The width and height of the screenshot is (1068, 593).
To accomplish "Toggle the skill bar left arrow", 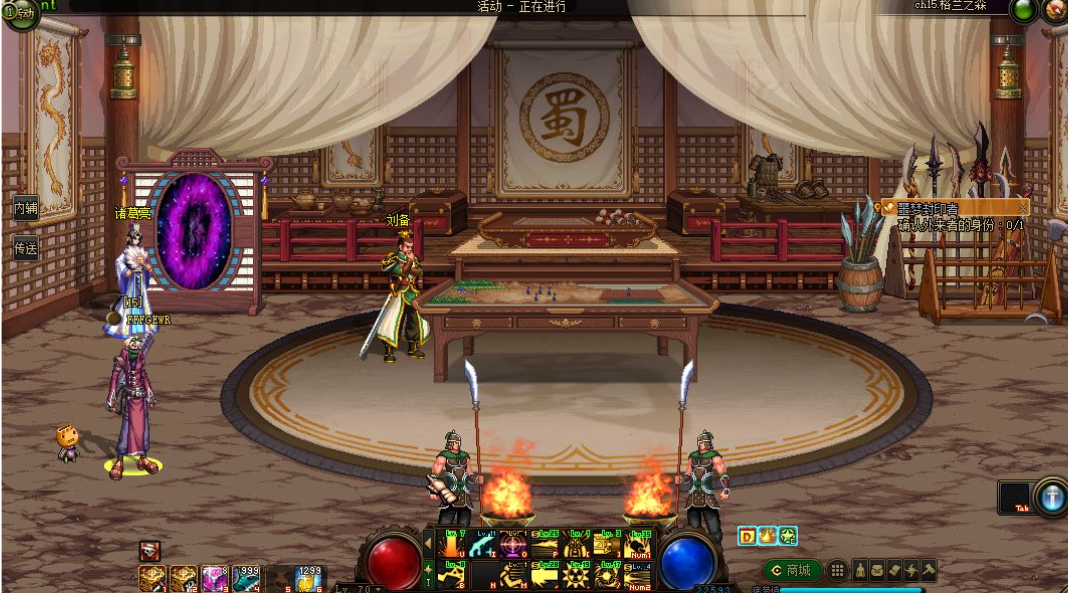I will click(429, 543).
